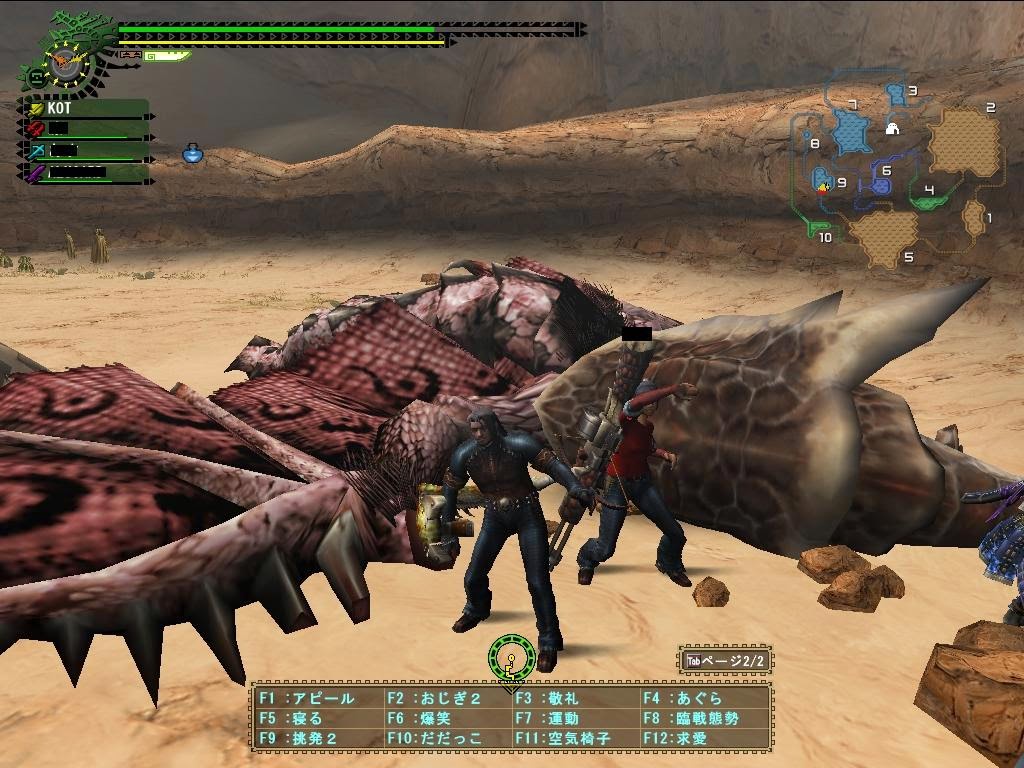Click the blue potion flask status icon
The image size is (1024, 768).
[x=193, y=153]
